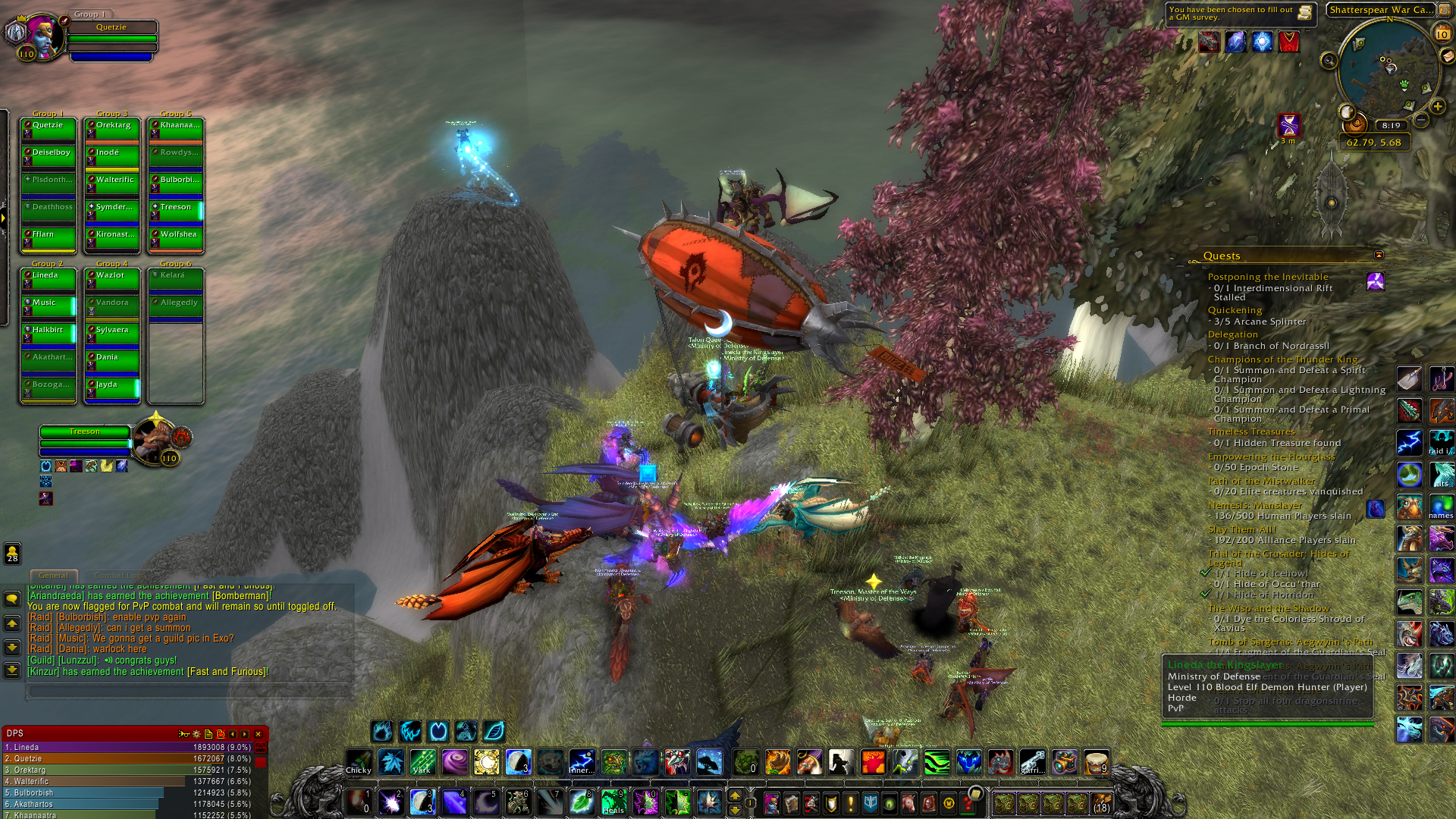
Task: Activate the ability labeled Heals
Action: tap(613, 802)
